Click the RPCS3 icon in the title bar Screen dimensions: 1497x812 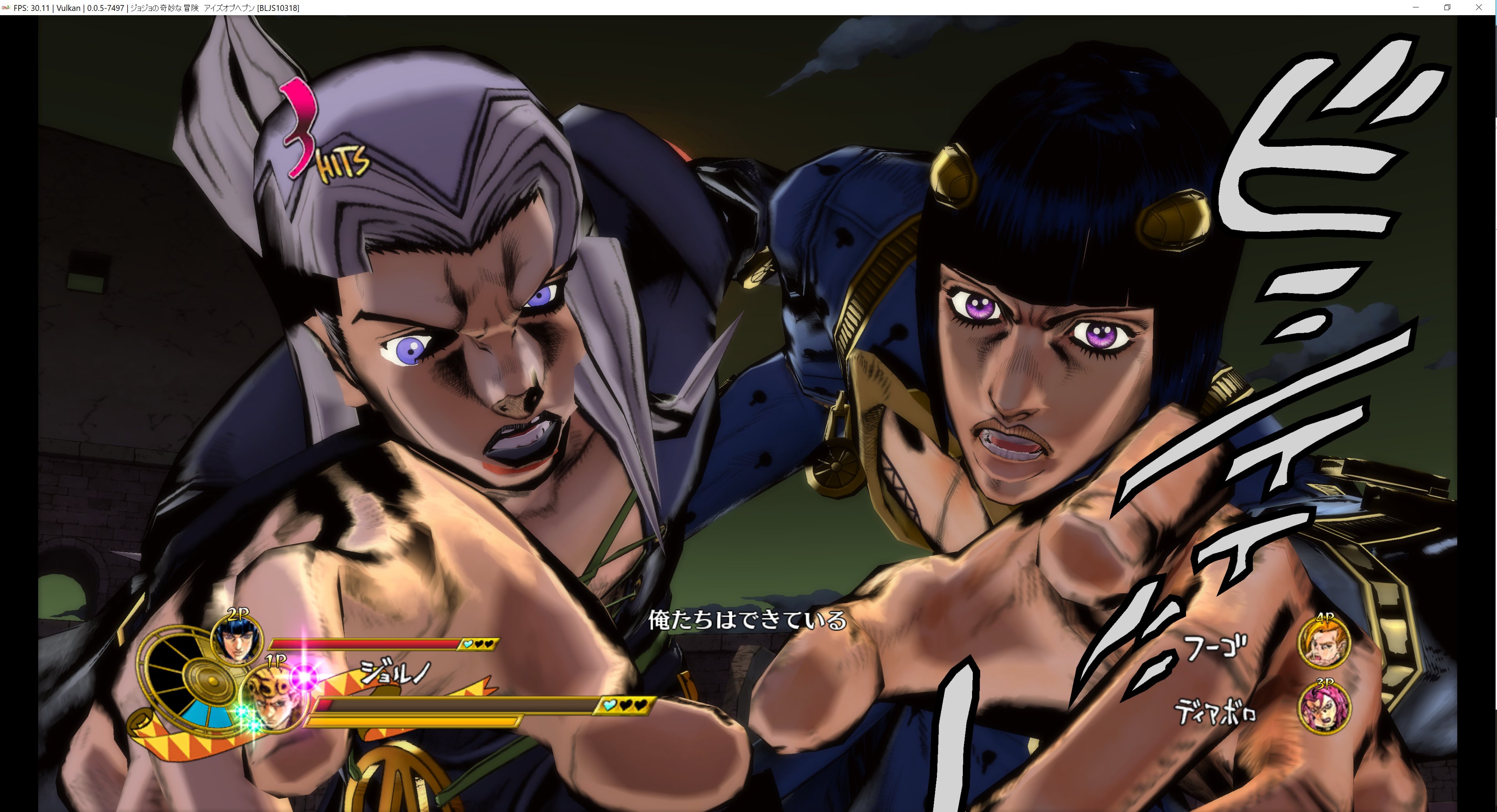[x=6, y=8]
